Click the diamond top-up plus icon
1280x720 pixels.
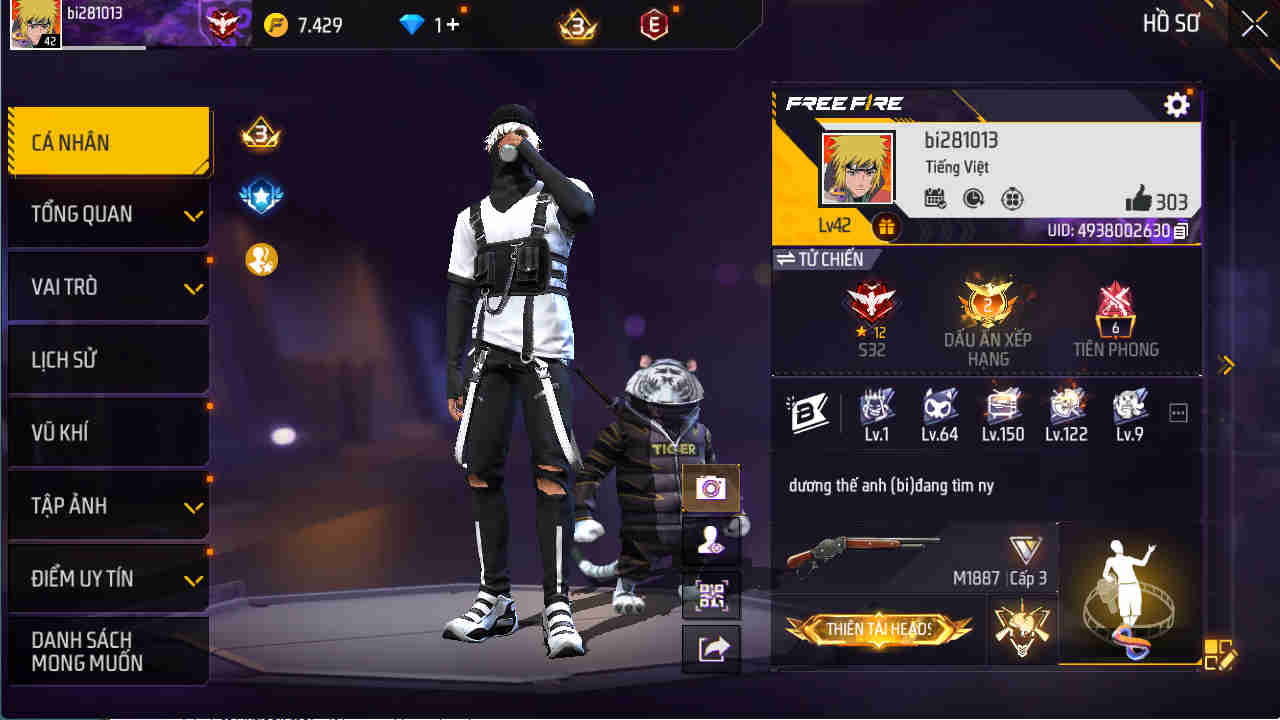(x=451, y=24)
